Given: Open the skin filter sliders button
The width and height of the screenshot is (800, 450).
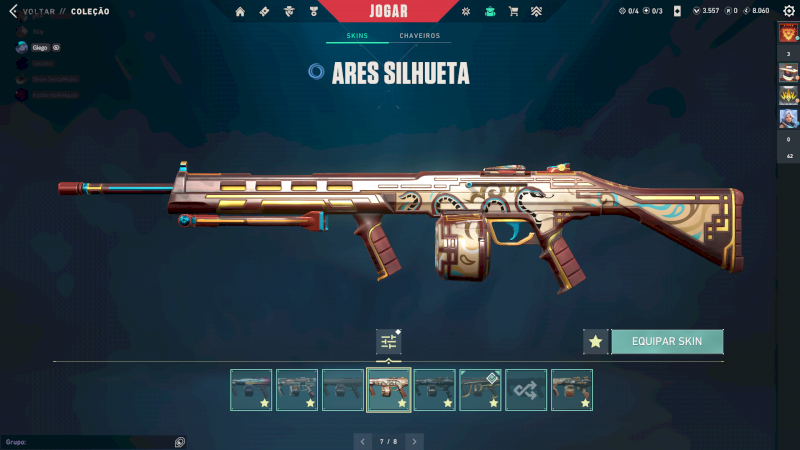Looking at the screenshot, I should 388,341.
